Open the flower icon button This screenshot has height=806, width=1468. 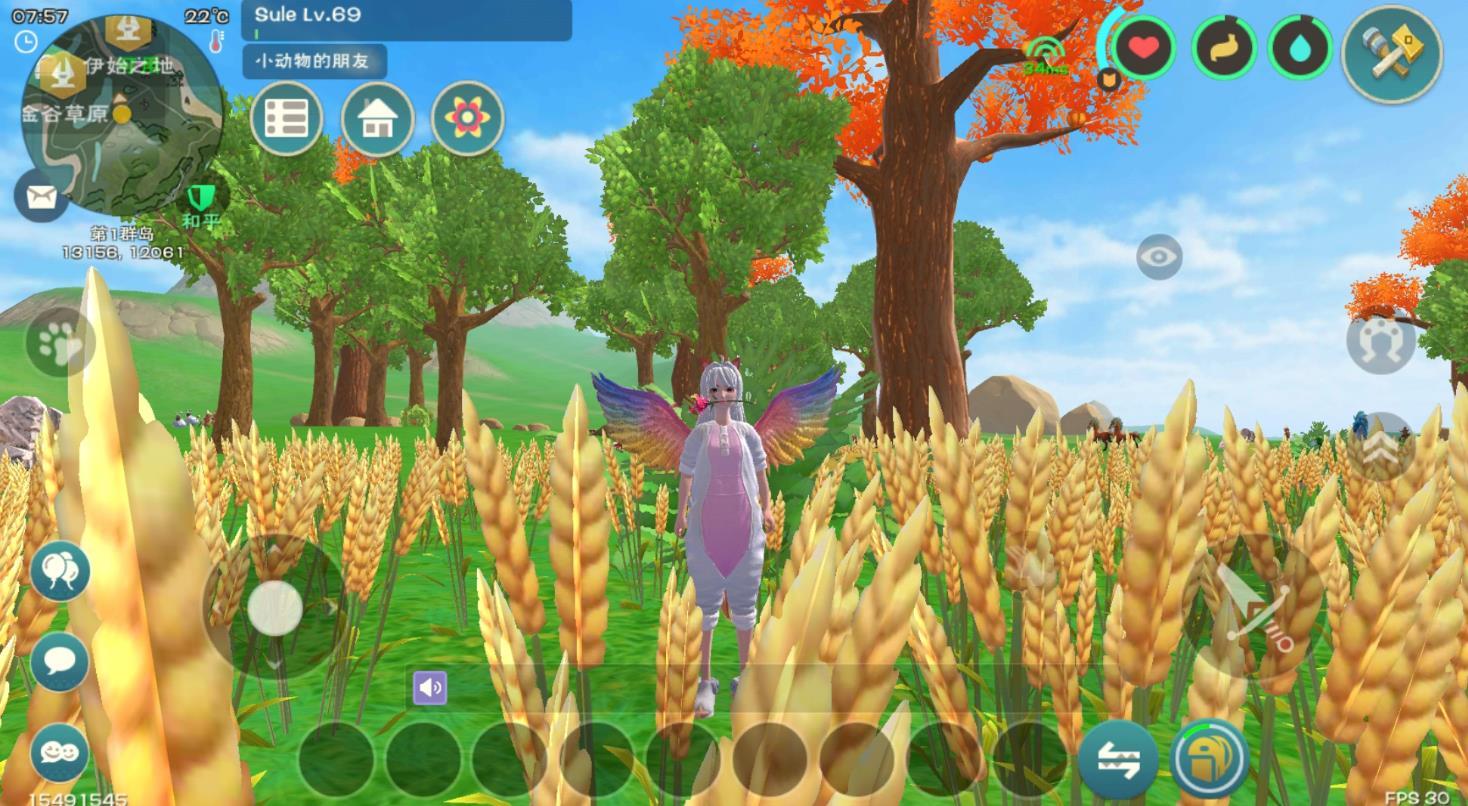467,119
